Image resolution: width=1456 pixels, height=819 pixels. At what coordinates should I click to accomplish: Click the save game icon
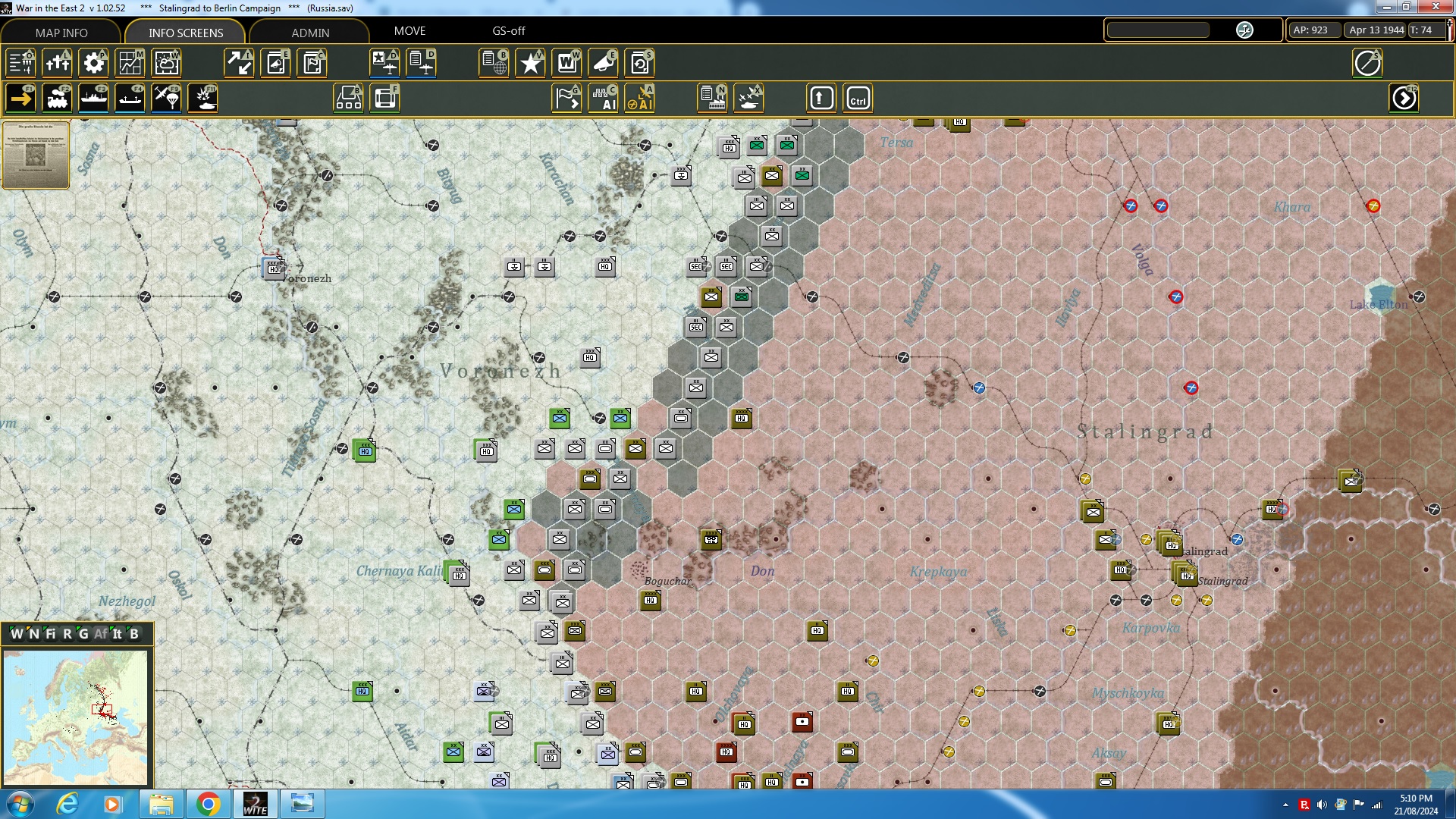(x=639, y=63)
